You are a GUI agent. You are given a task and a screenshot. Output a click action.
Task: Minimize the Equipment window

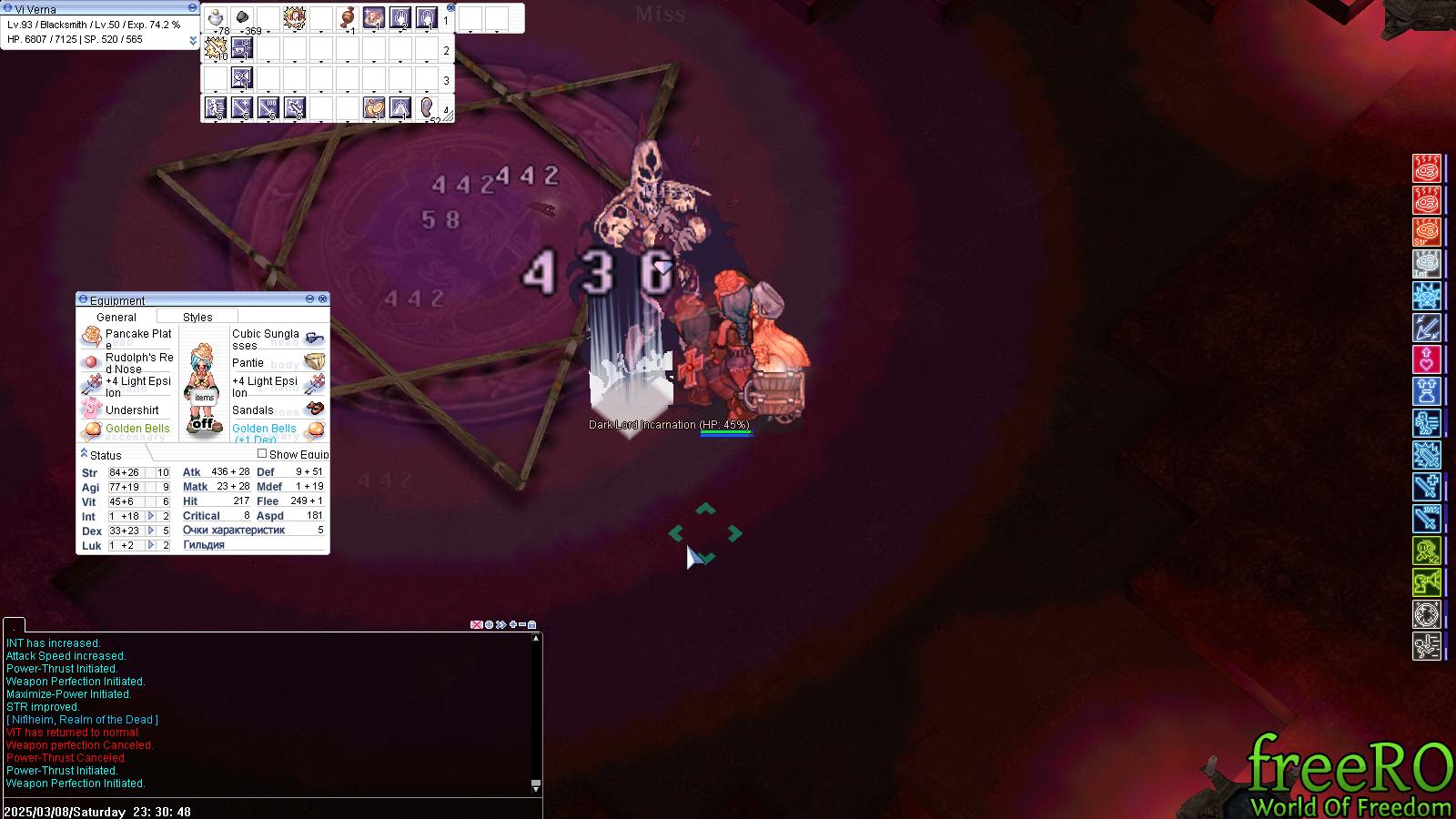309,298
